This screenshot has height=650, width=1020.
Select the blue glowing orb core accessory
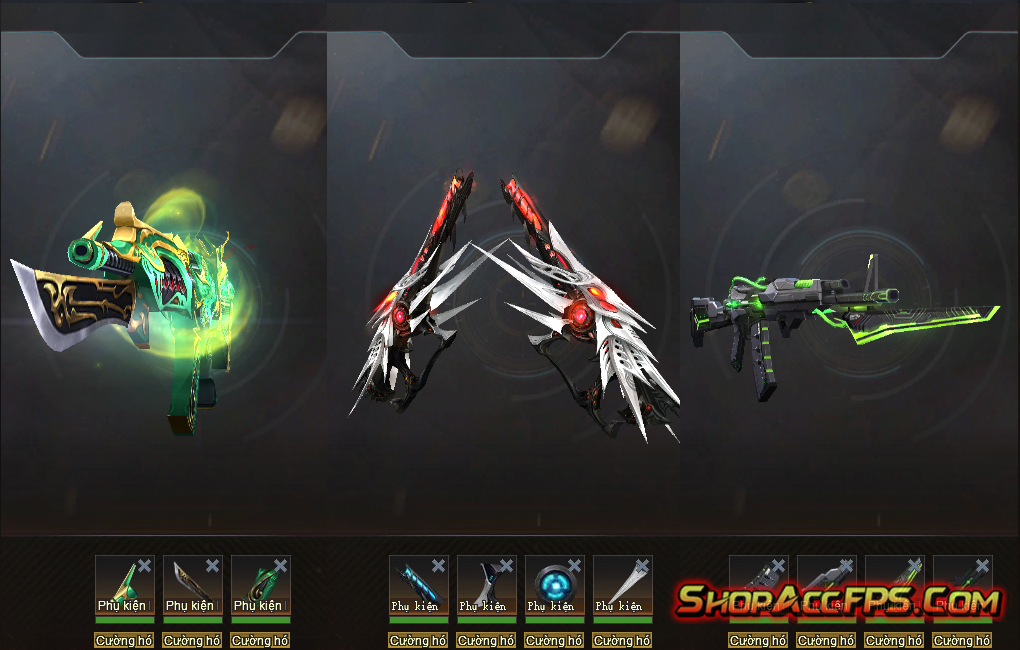coord(551,581)
